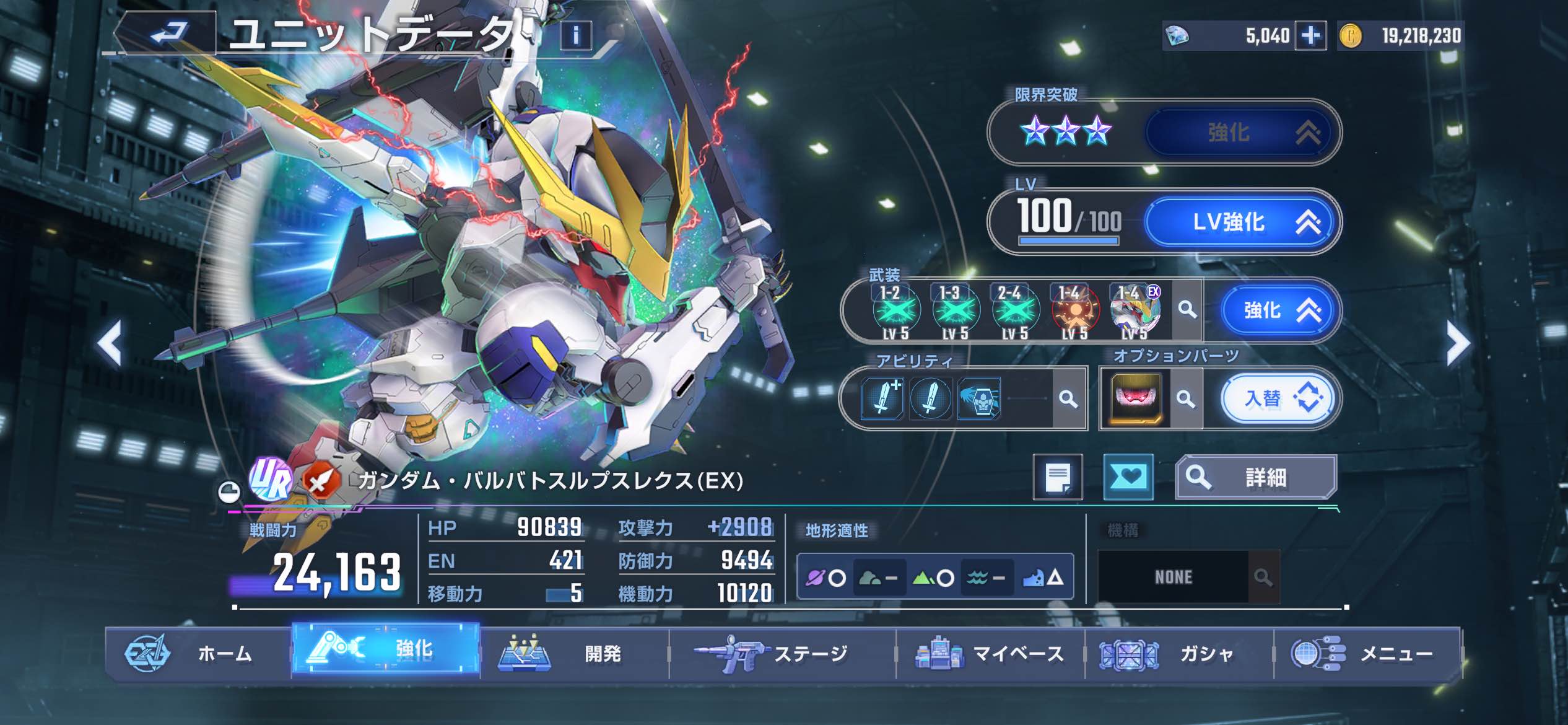
Task: Add more diamonds with the plus button
Action: (x=1310, y=35)
